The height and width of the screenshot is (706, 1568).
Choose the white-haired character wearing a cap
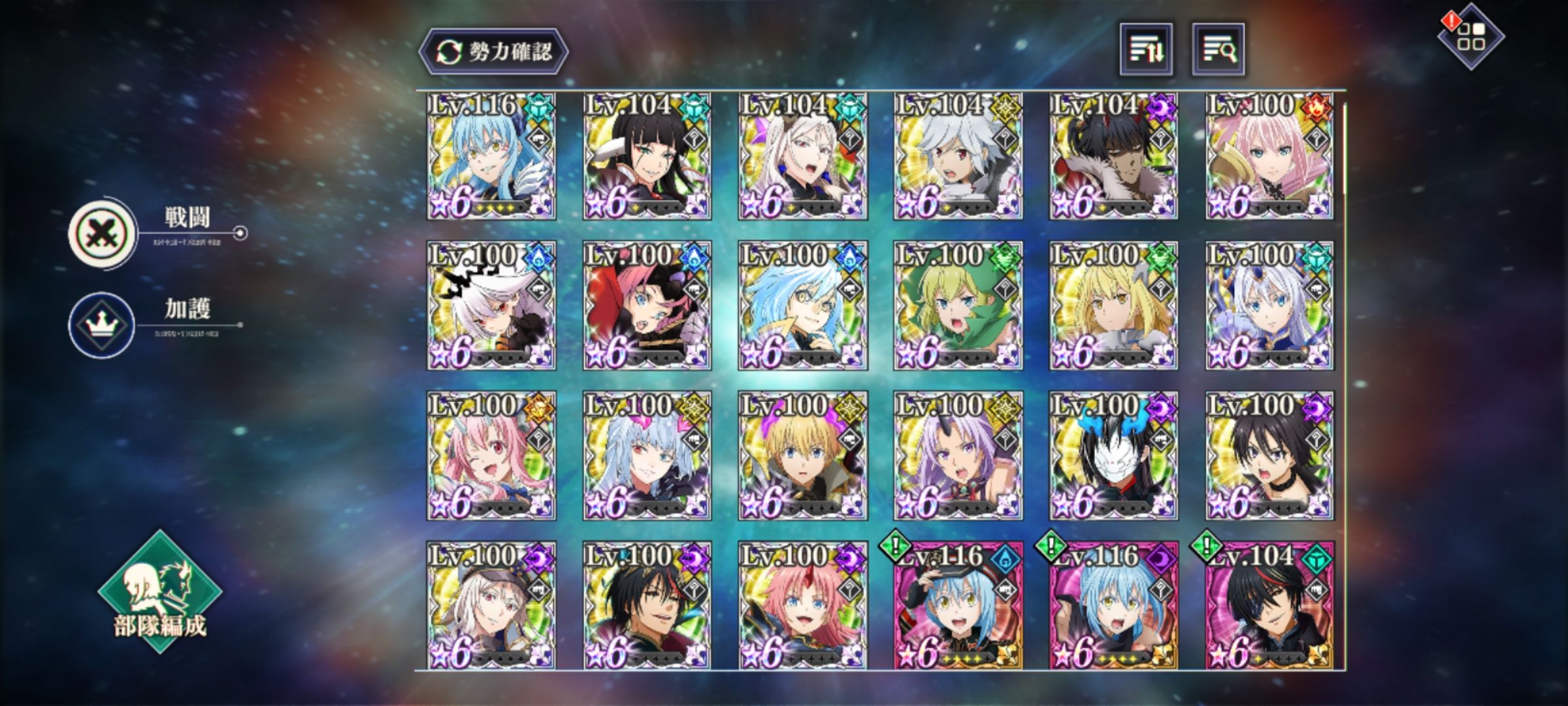coord(491,605)
